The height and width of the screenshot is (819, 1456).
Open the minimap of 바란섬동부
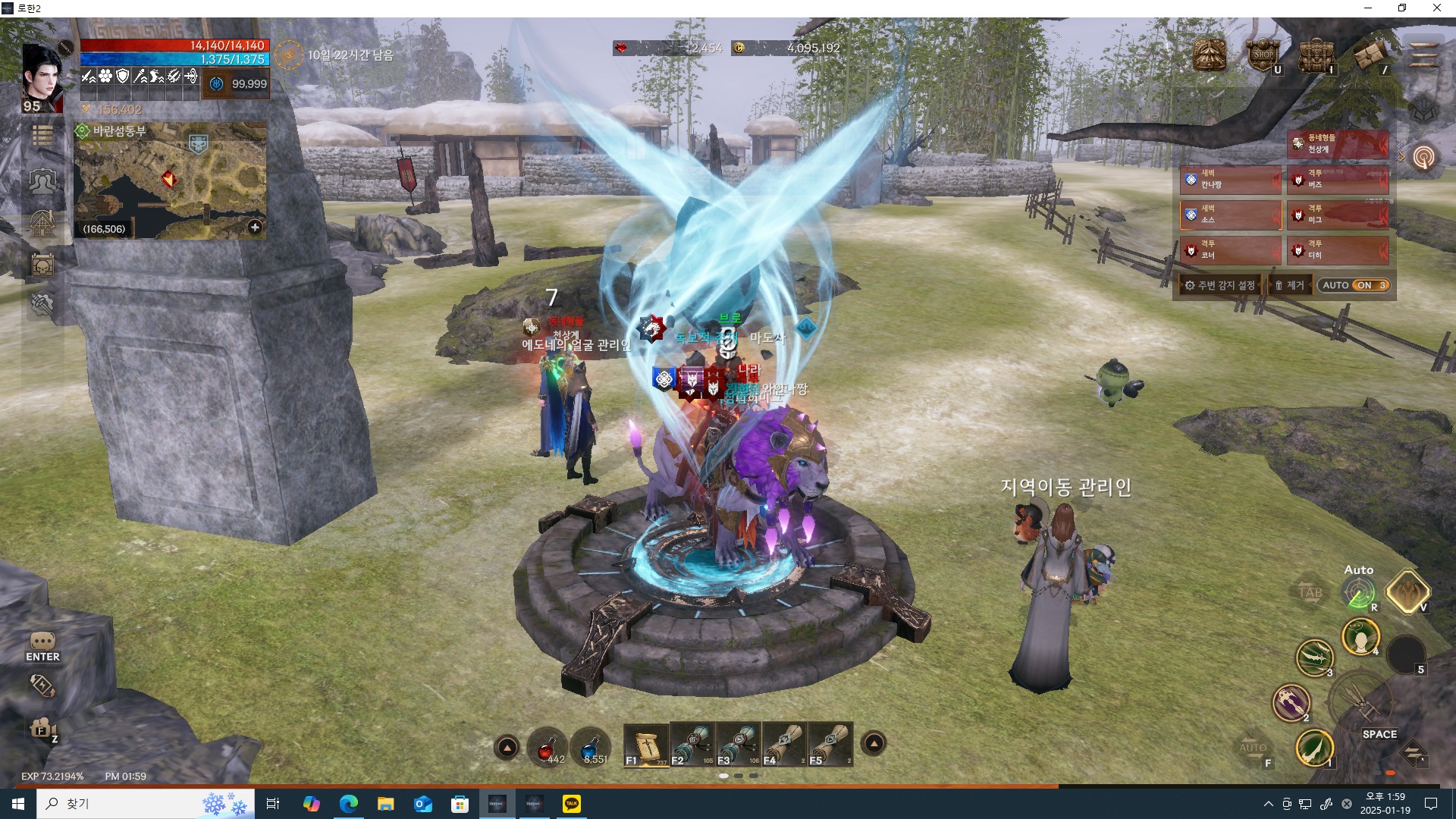(x=170, y=180)
